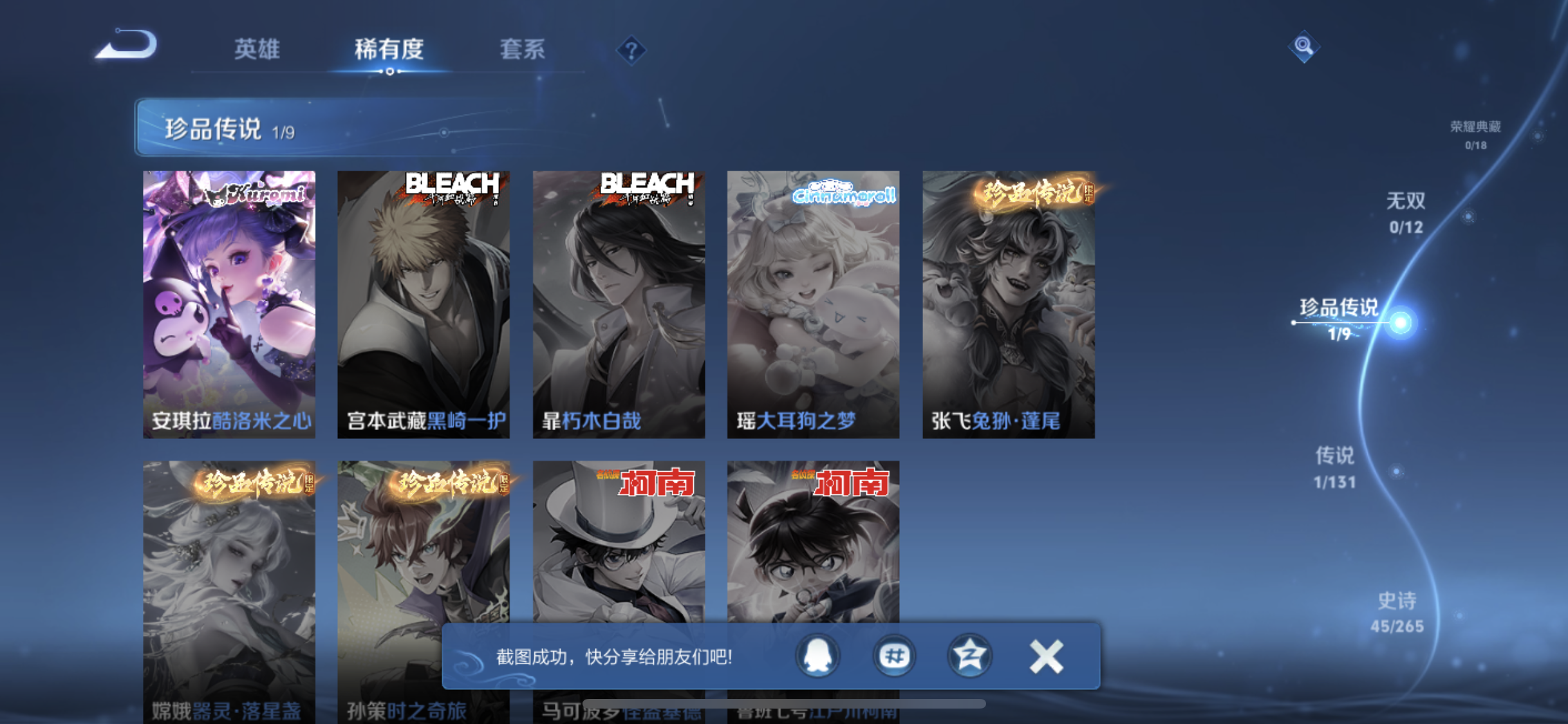
Task: Open the 张飞 兔狲·蓬尾 skin card
Action: pos(1008,304)
